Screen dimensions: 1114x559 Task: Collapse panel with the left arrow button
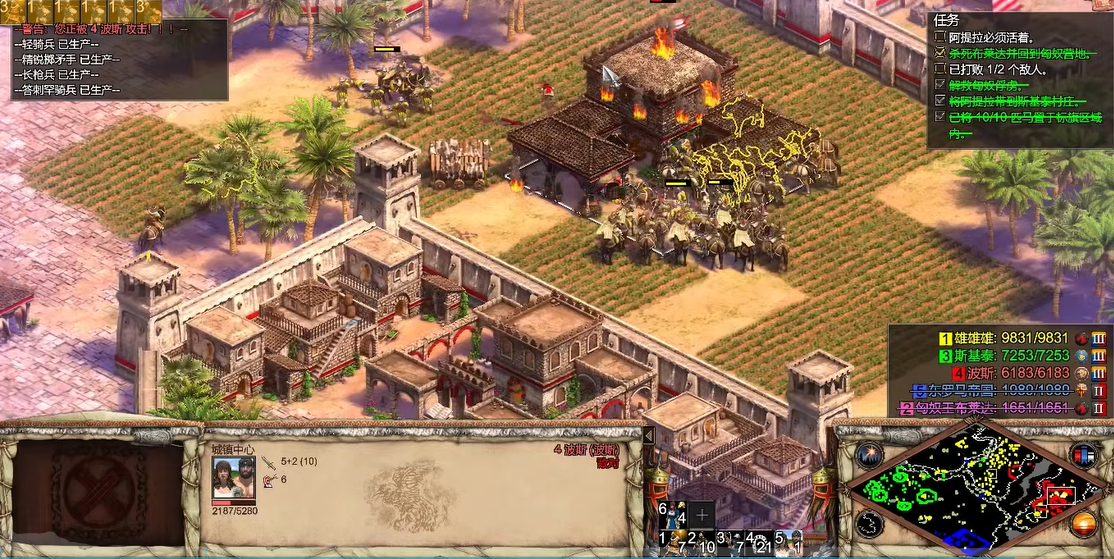[x=647, y=436]
